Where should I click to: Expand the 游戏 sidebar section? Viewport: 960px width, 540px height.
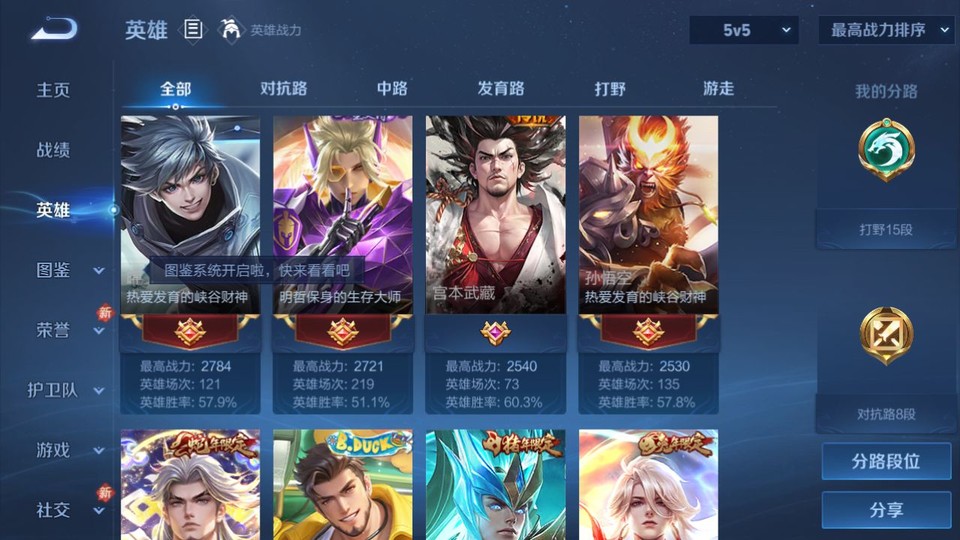68,450
